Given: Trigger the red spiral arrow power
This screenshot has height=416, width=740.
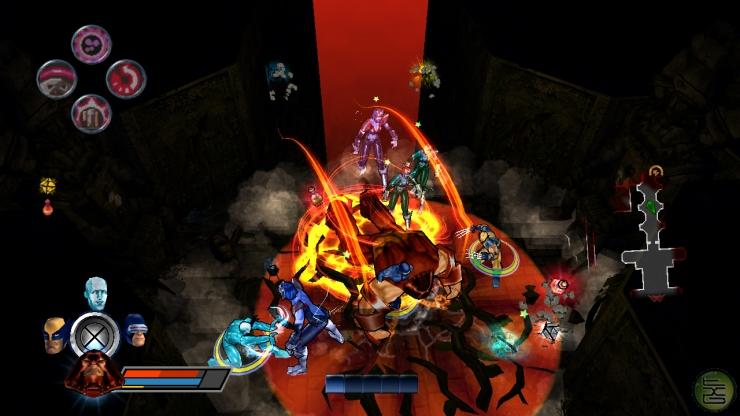Looking at the screenshot, I should (x=126, y=79).
